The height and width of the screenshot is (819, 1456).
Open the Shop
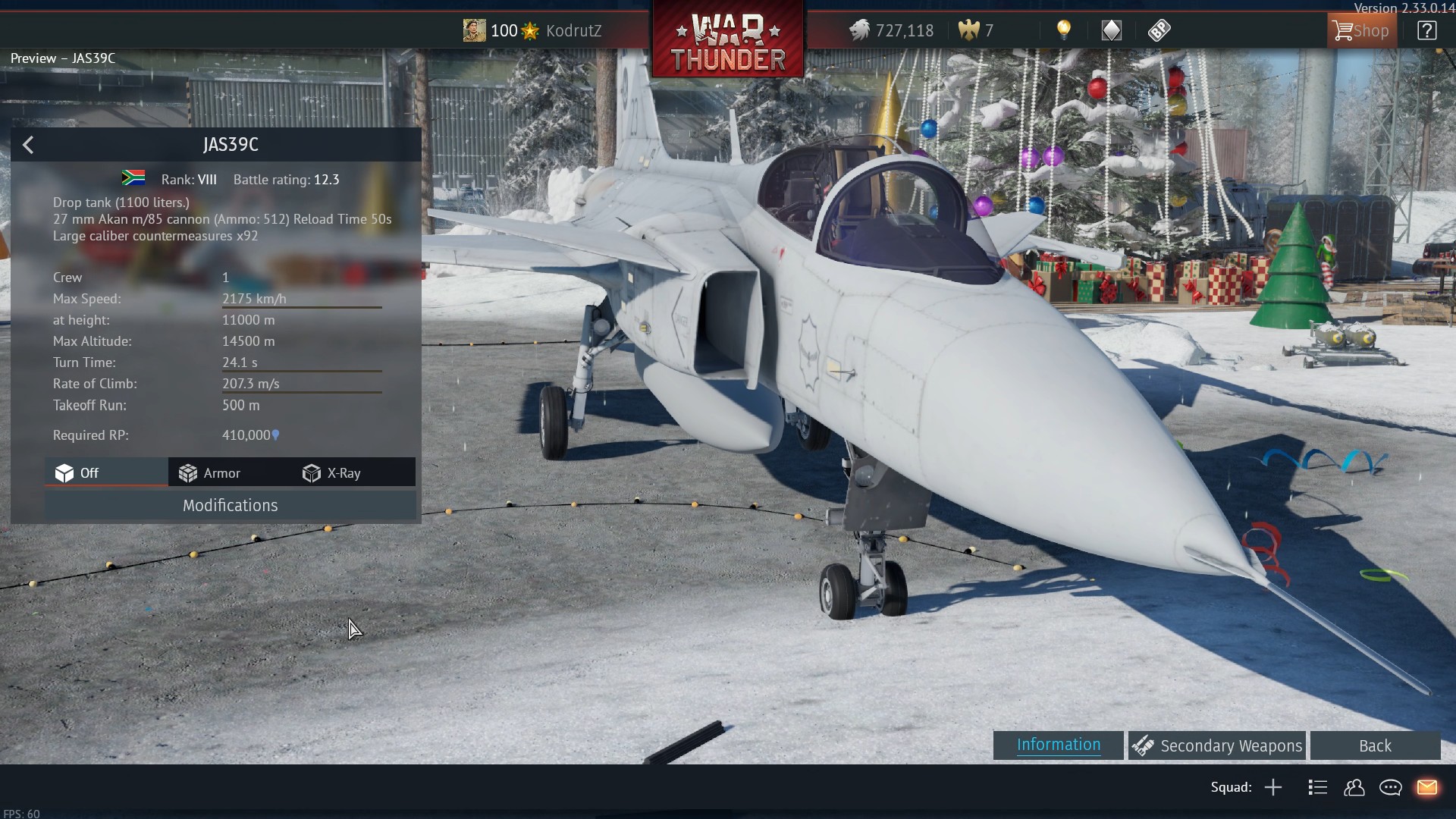1362,31
